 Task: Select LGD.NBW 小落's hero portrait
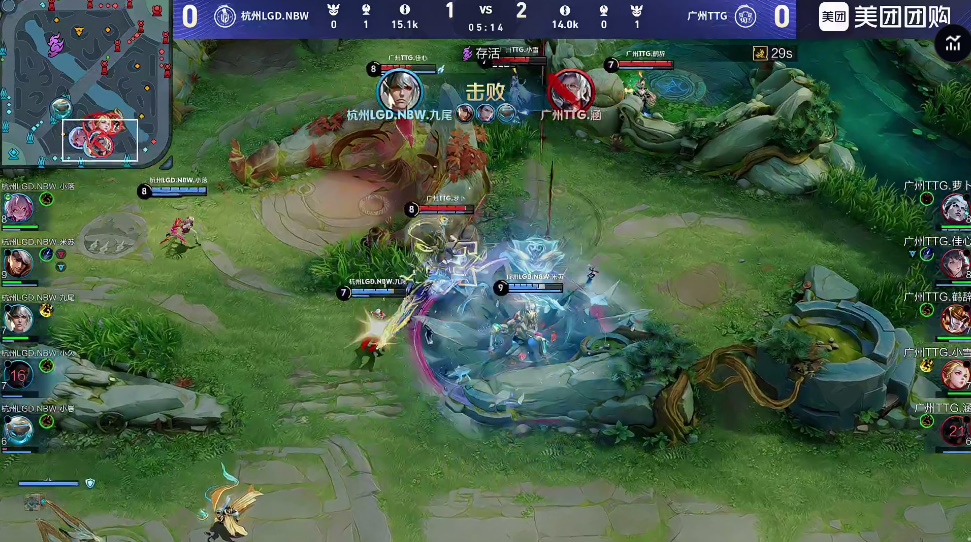tap(18, 209)
